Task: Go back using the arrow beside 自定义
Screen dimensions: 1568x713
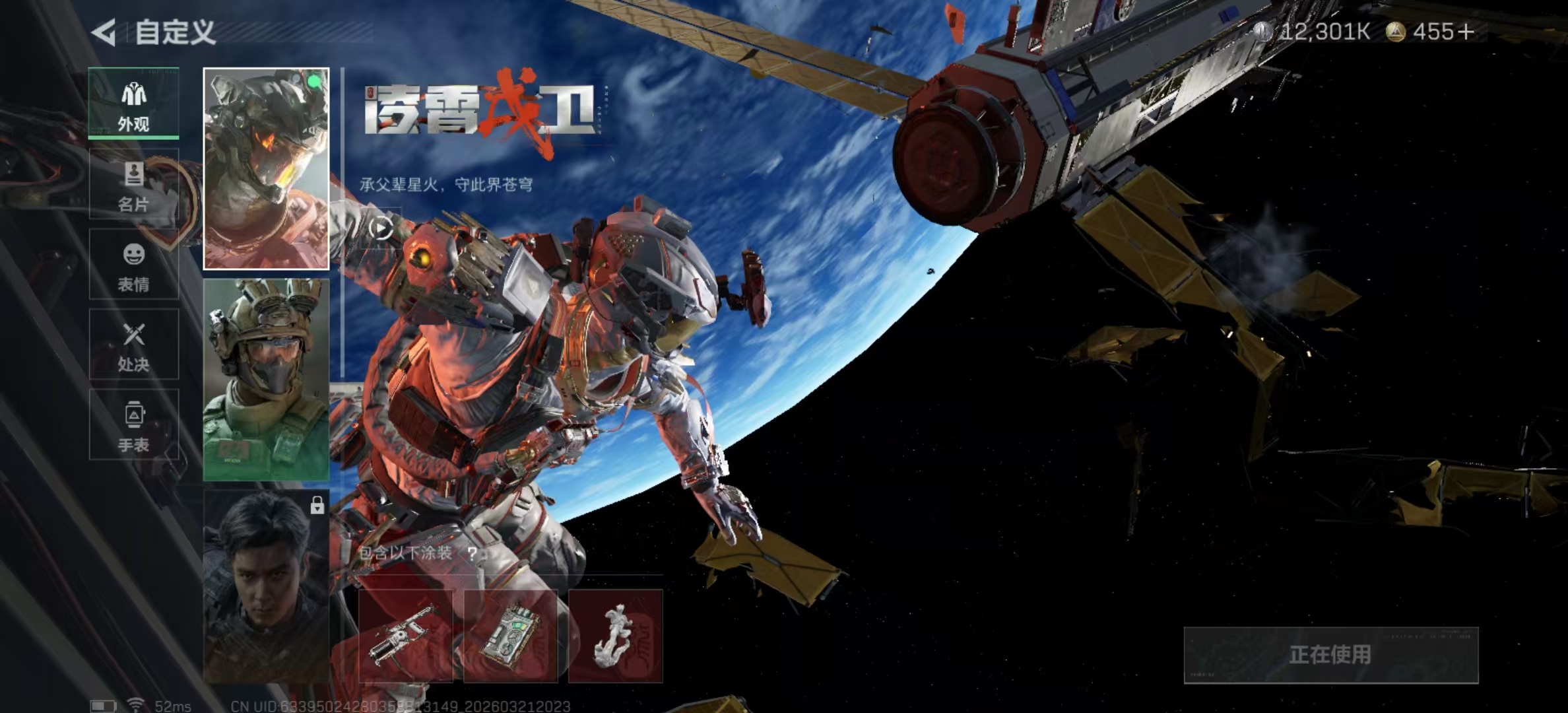Action: (104, 32)
